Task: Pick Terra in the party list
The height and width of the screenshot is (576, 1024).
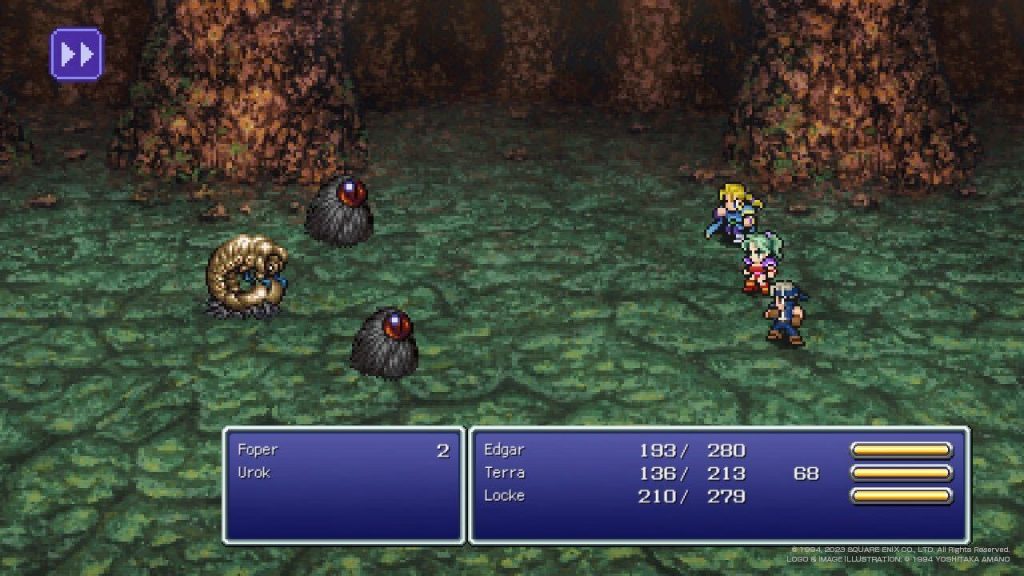Action: tap(504, 473)
